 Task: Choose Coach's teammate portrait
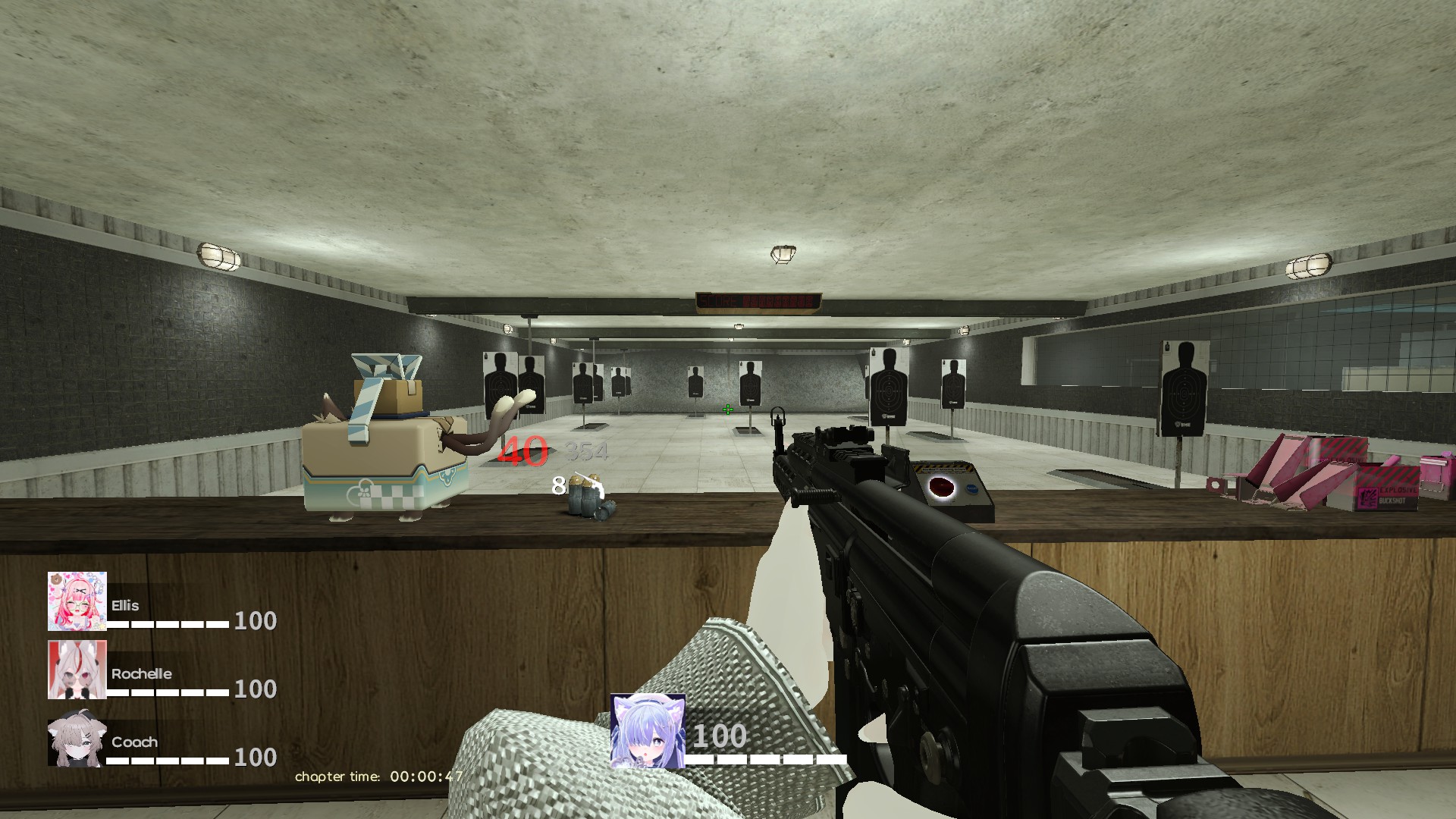(x=76, y=739)
